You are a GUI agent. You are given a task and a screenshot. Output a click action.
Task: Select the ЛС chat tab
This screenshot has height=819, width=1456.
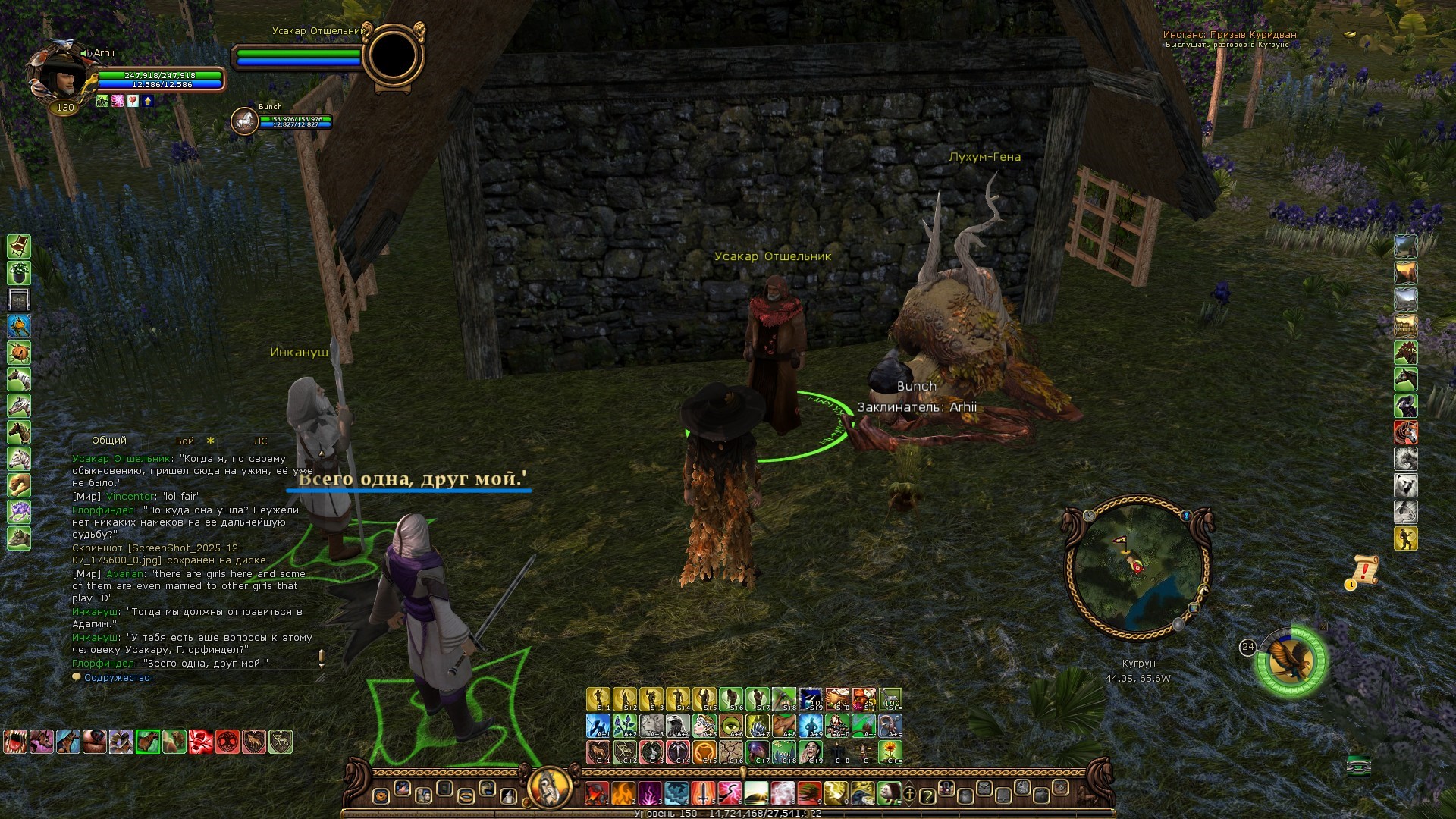(261, 441)
